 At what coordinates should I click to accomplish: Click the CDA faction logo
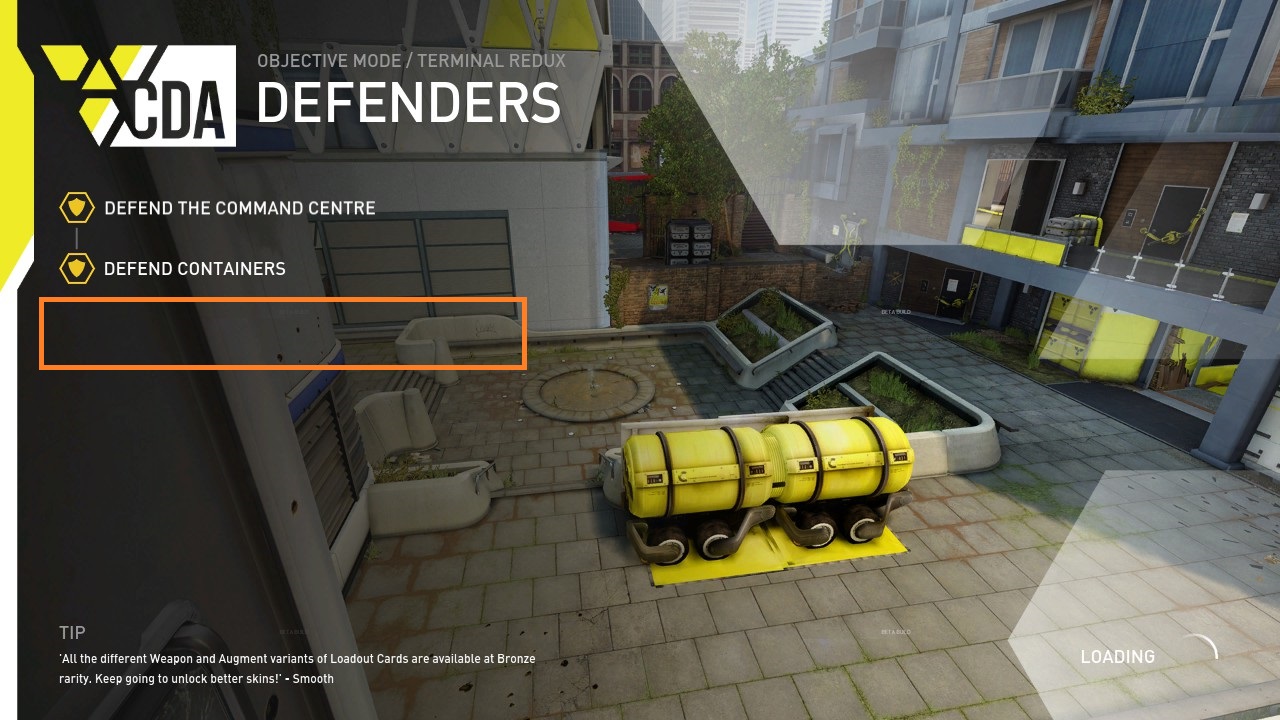(140, 96)
